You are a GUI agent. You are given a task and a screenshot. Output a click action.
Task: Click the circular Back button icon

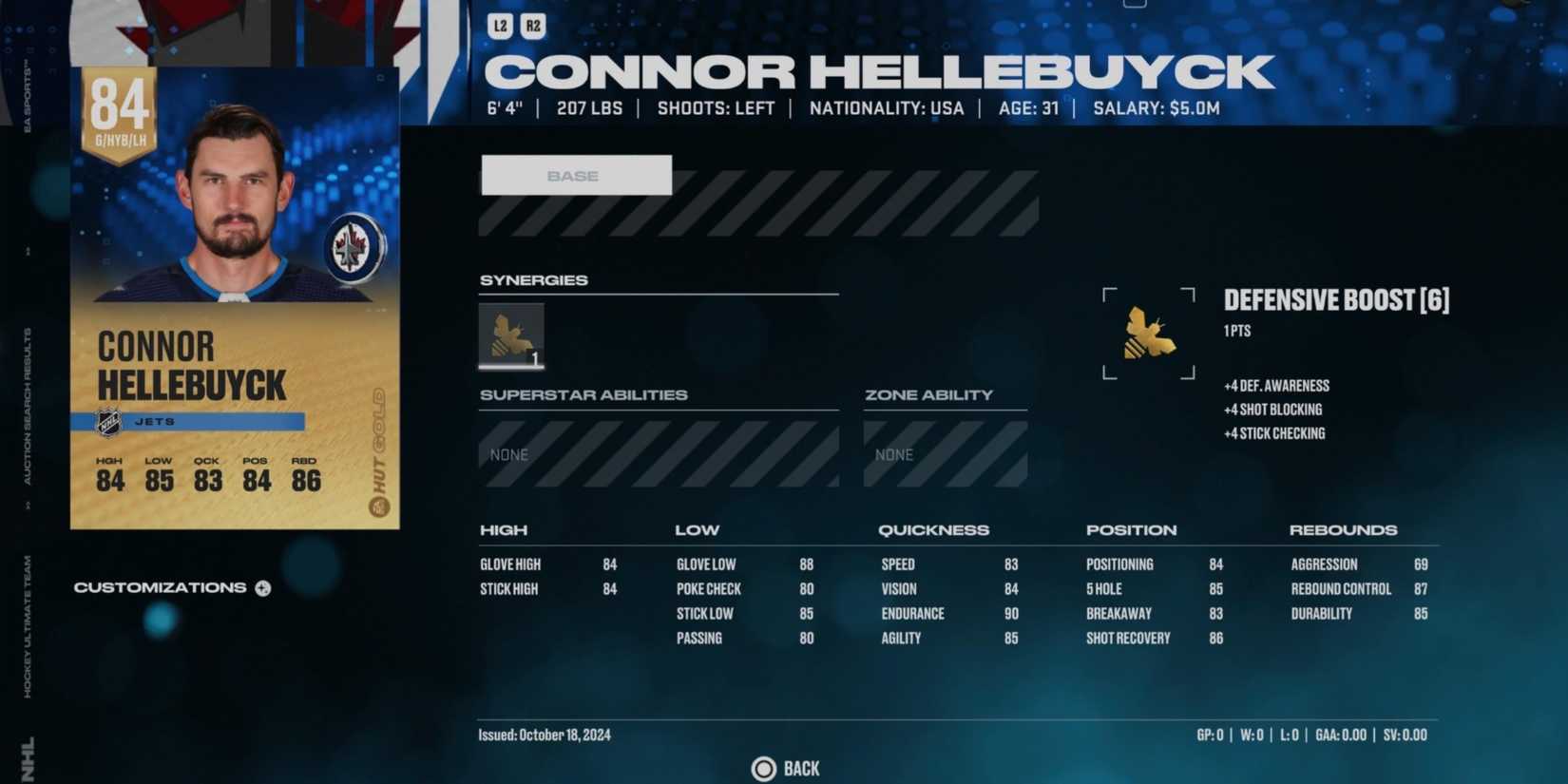pos(762,768)
